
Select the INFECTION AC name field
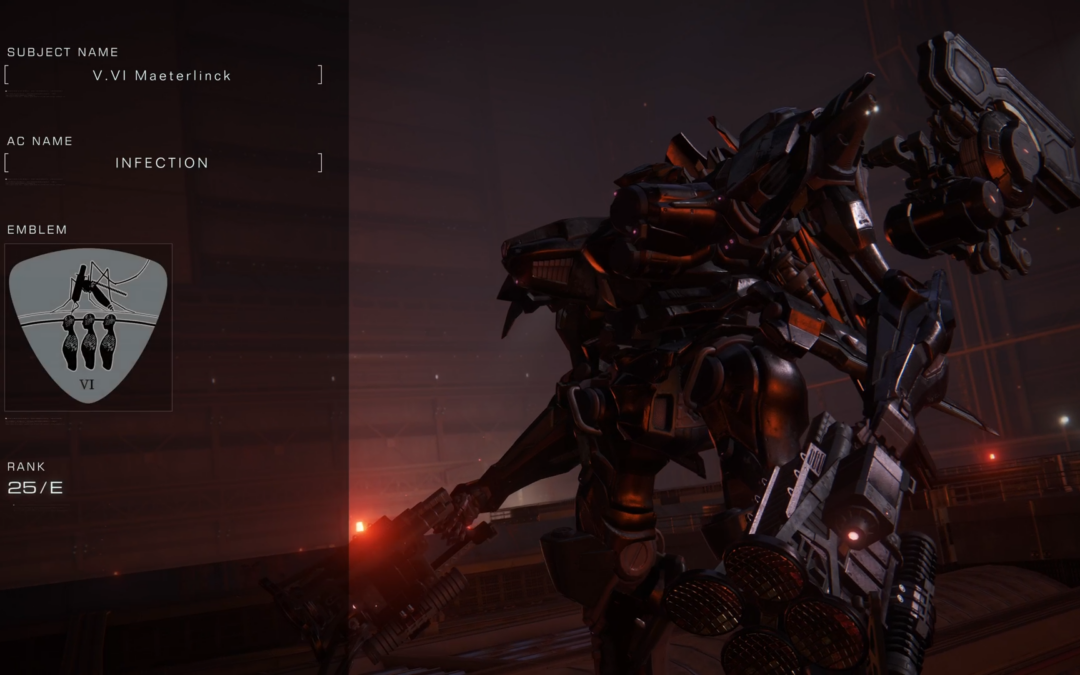click(163, 163)
